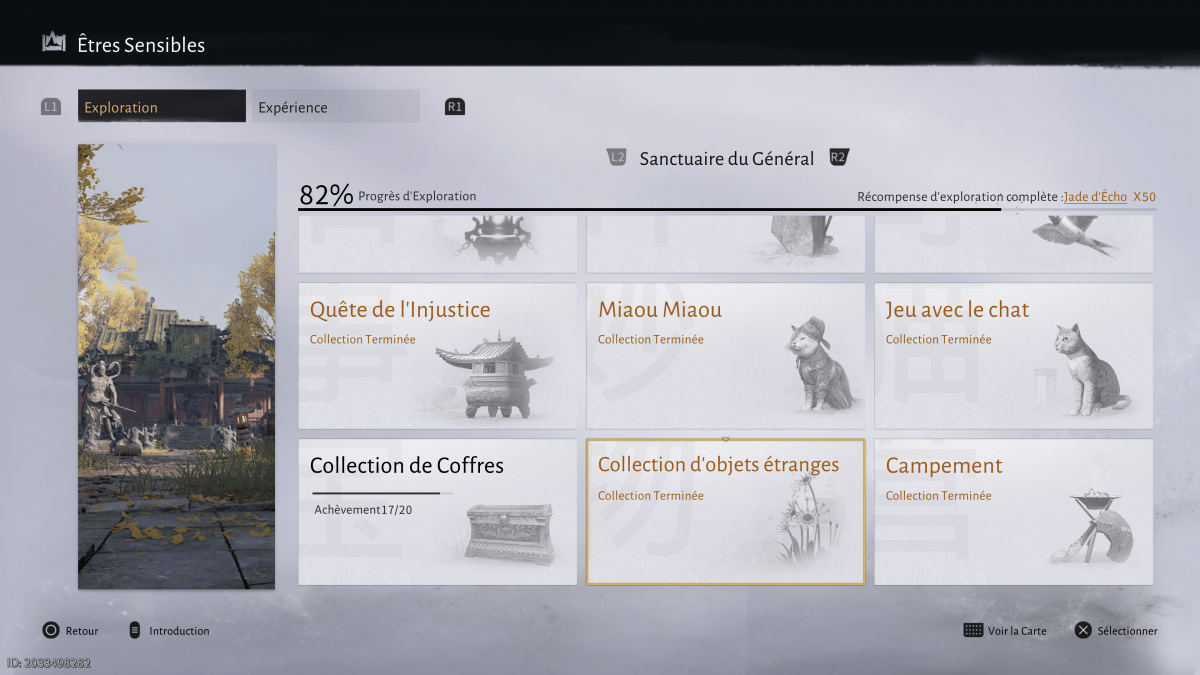View the Sanctuaire du Général preview image
The width and height of the screenshot is (1200, 675).
(x=176, y=366)
